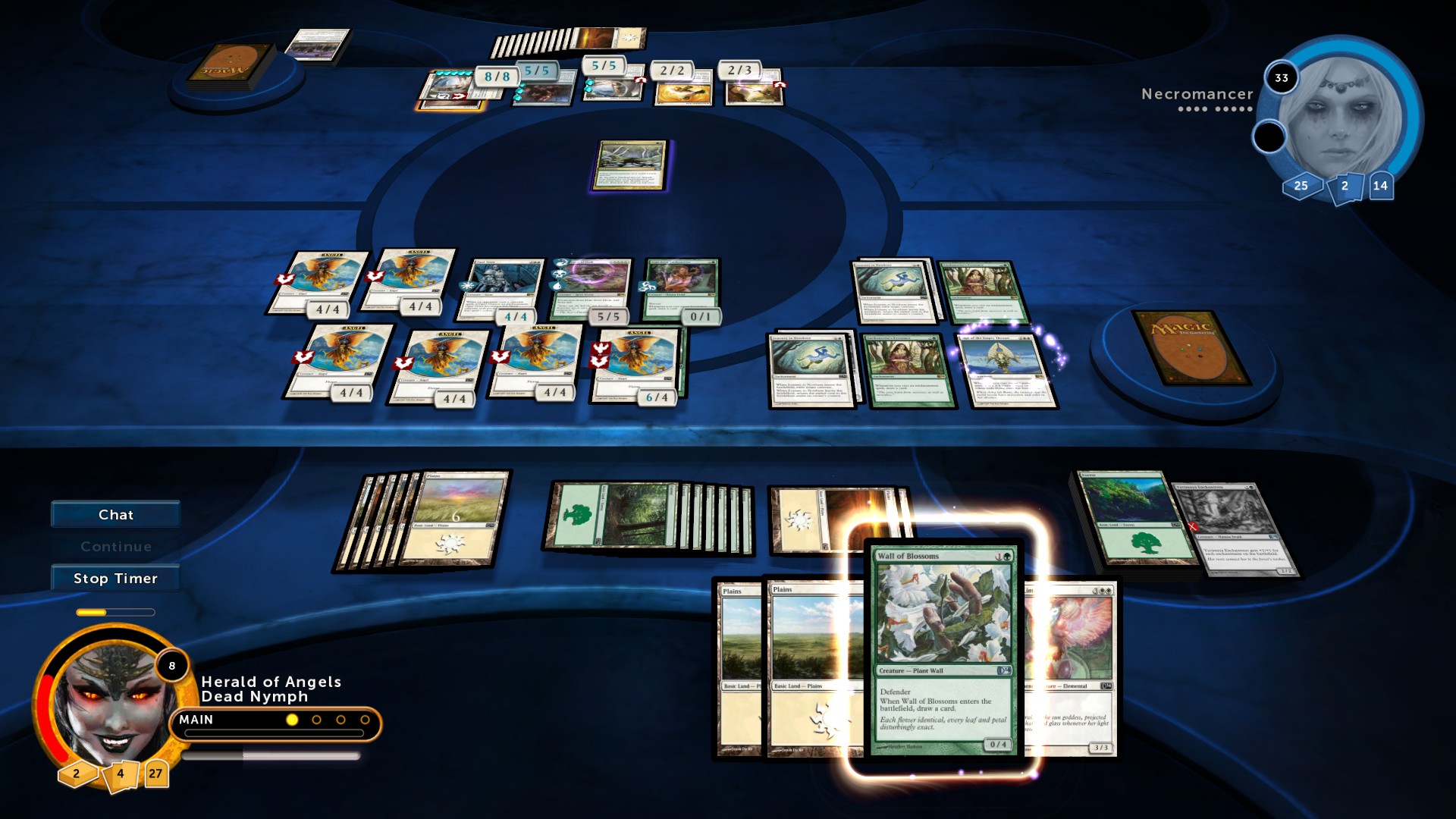
Task: Toggle the Stop Timer control
Action: click(115, 578)
